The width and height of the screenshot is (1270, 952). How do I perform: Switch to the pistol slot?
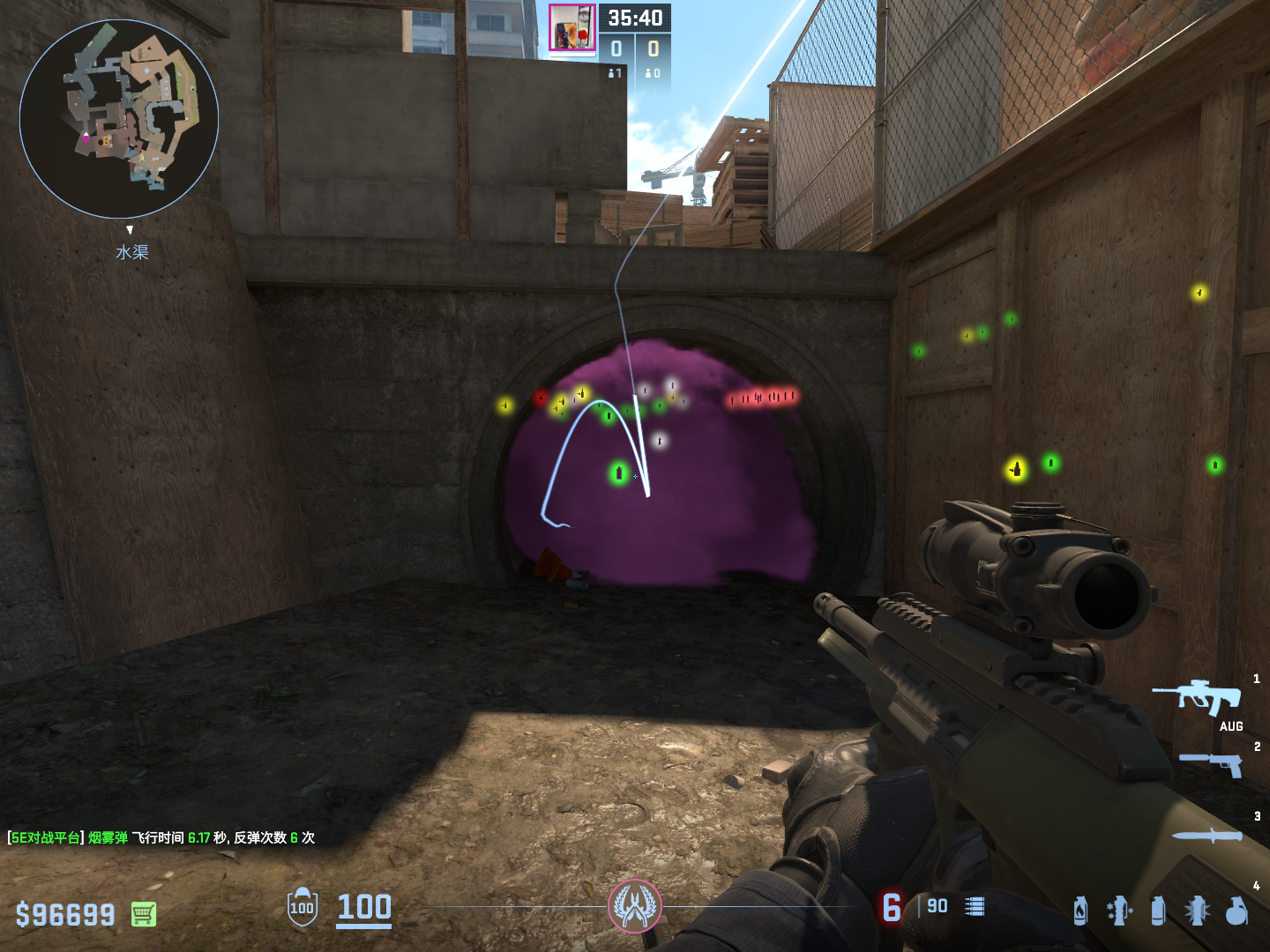coord(1212,763)
